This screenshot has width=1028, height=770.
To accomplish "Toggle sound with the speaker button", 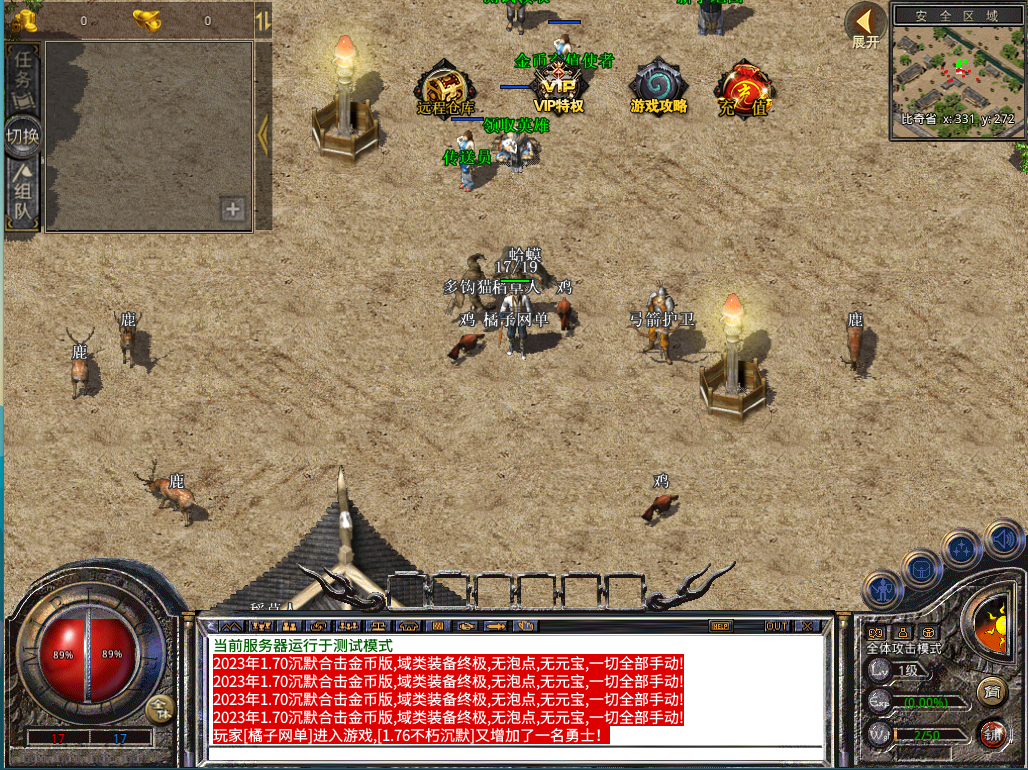I will (1003, 540).
